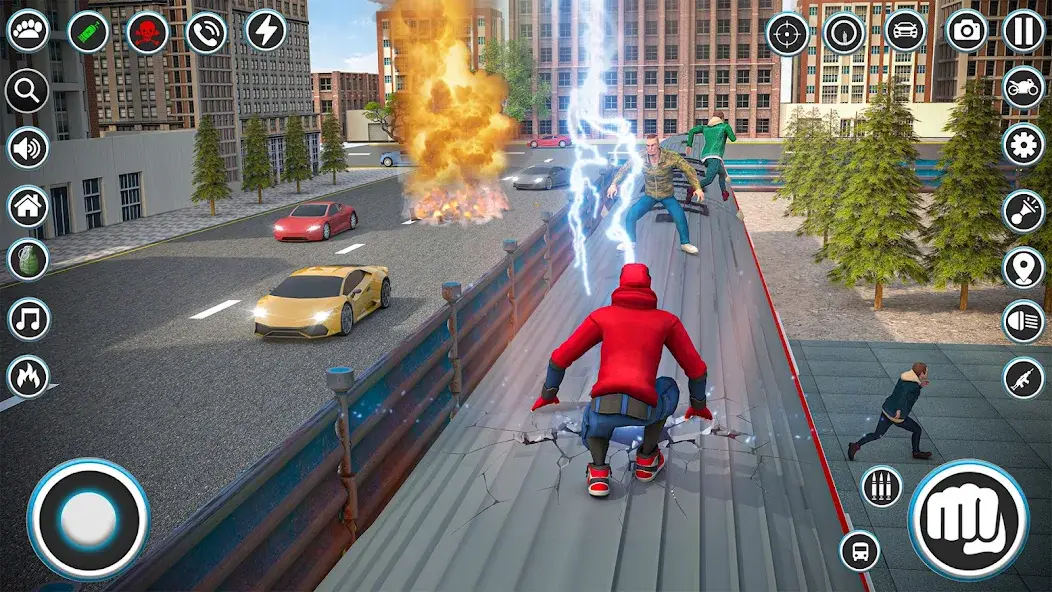This screenshot has width=1052, height=592.
Task: Throw a grenade with the grenade icon
Action: [x=28, y=260]
